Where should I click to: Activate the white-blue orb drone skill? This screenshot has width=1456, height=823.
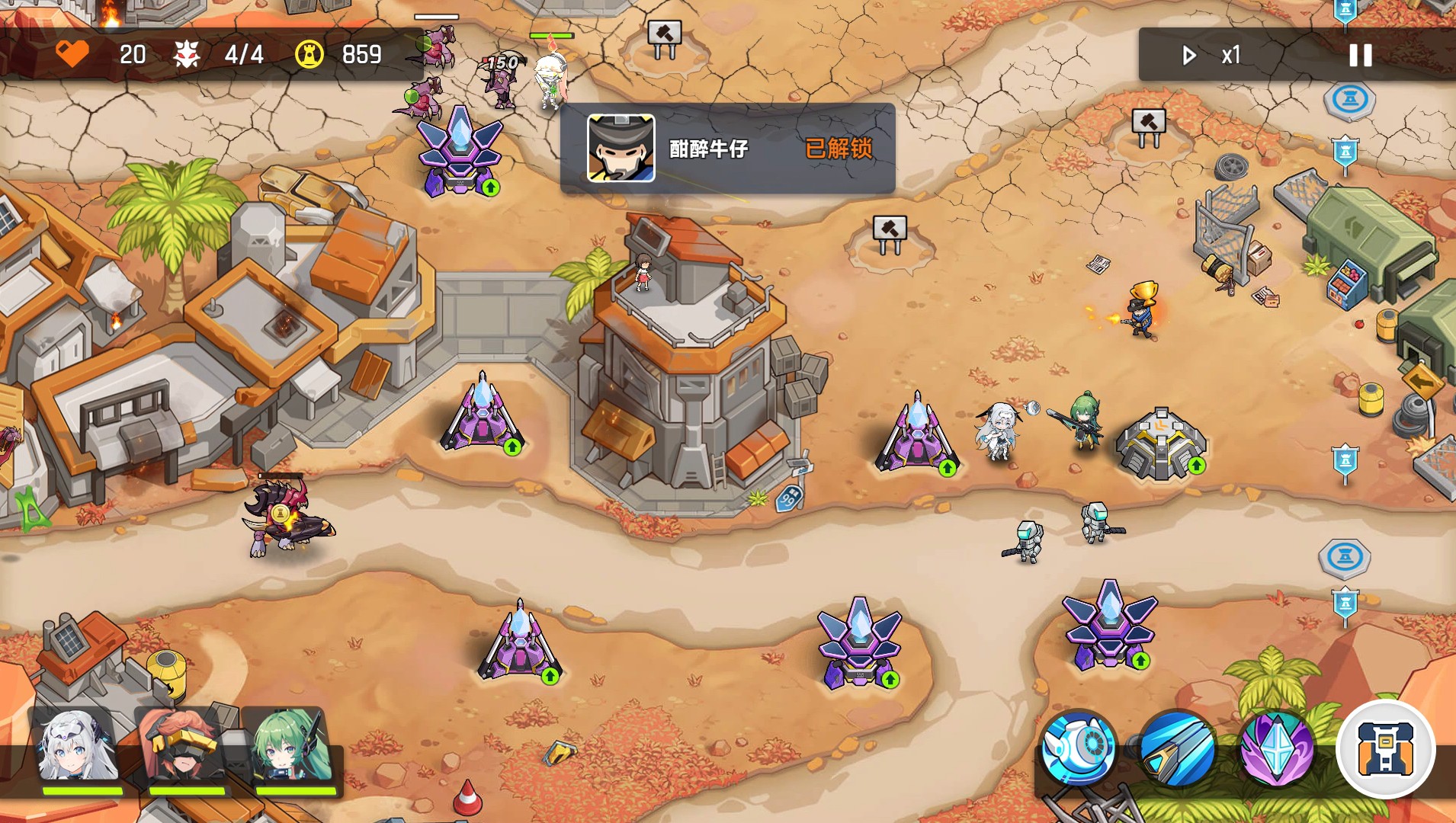pos(1078,748)
